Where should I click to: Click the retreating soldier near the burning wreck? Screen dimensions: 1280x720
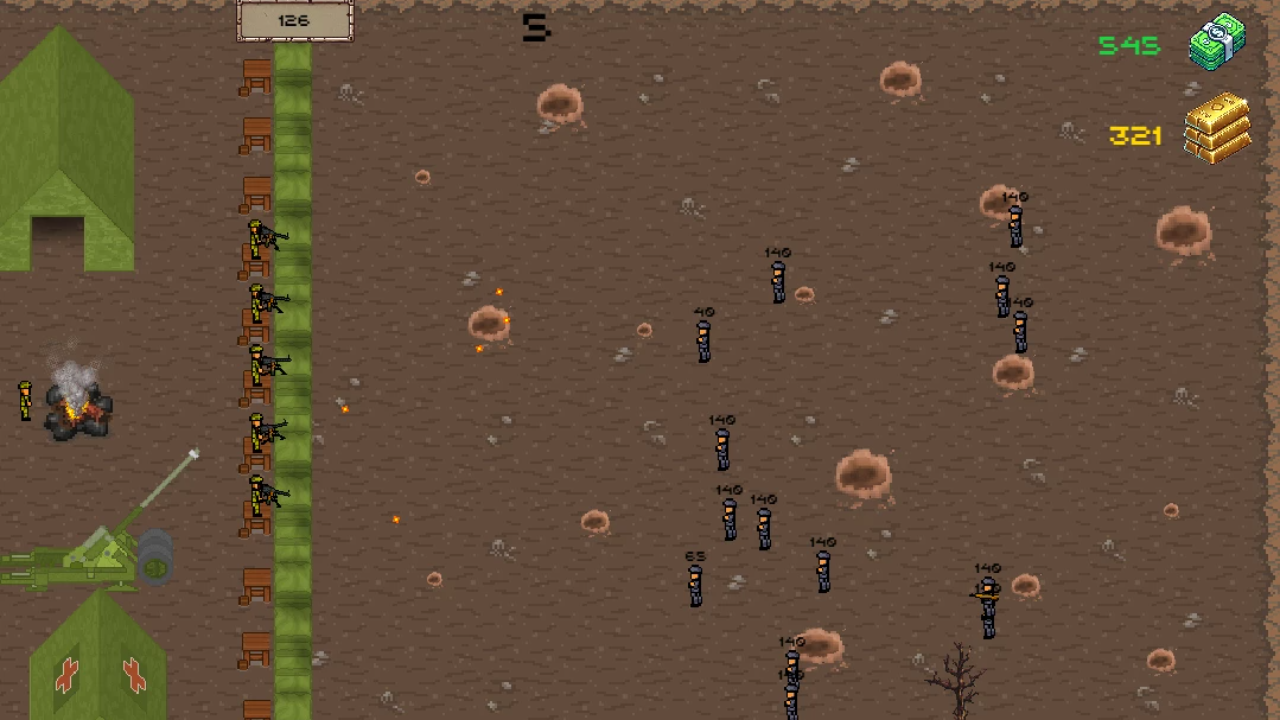(25, 398)
